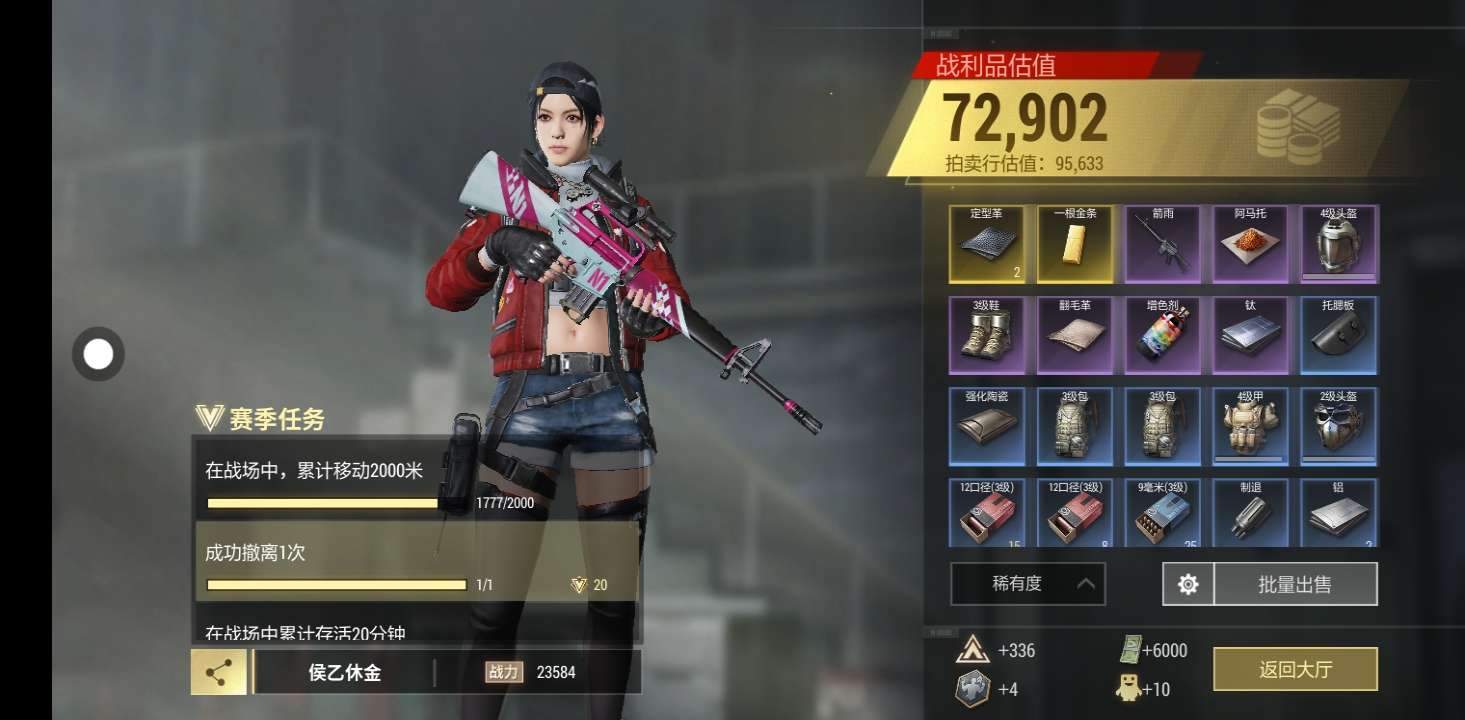
Task: Select the 阿马托 loot item
Action: 1251,244
